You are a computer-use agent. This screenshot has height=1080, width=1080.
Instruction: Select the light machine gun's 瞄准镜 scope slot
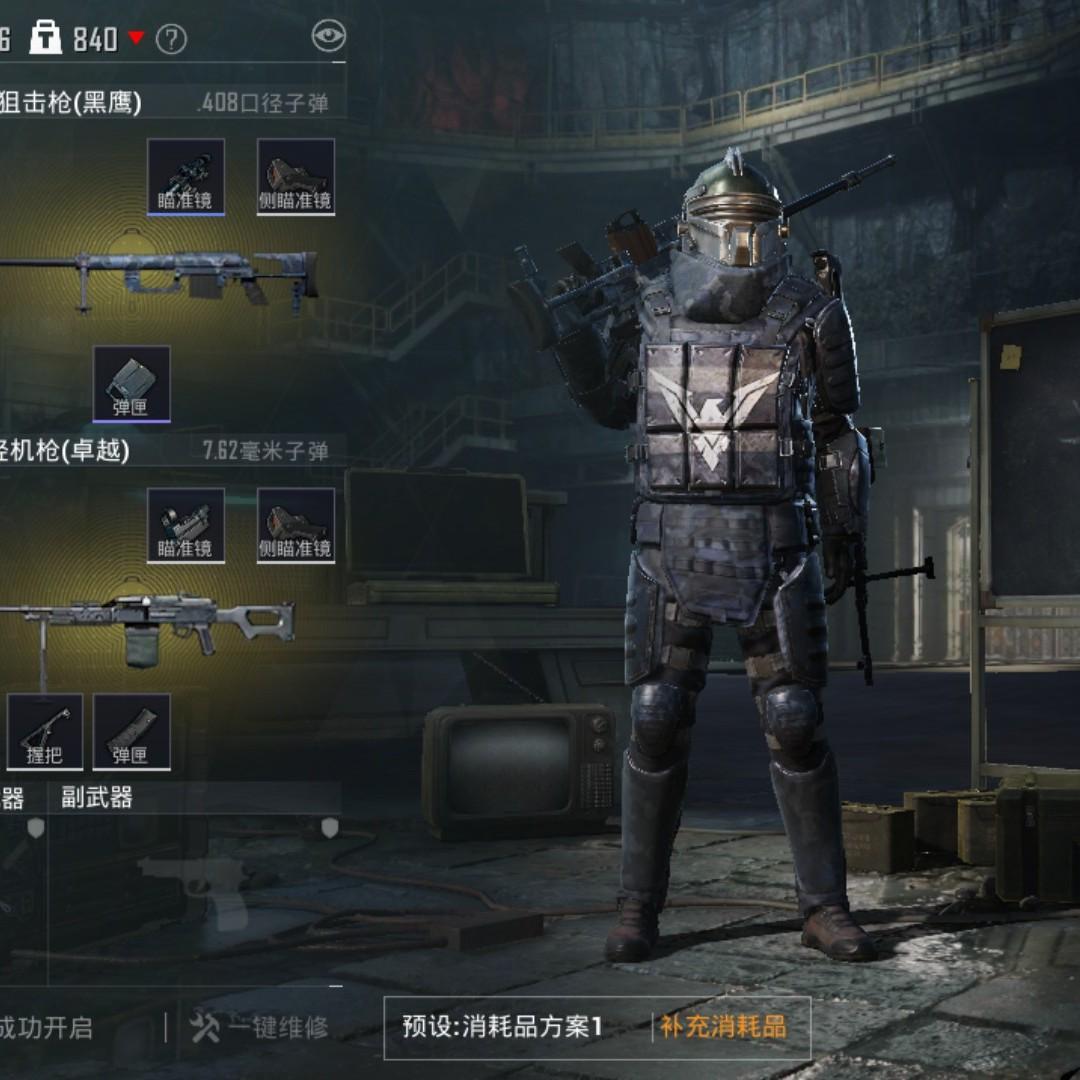[186, 525]
